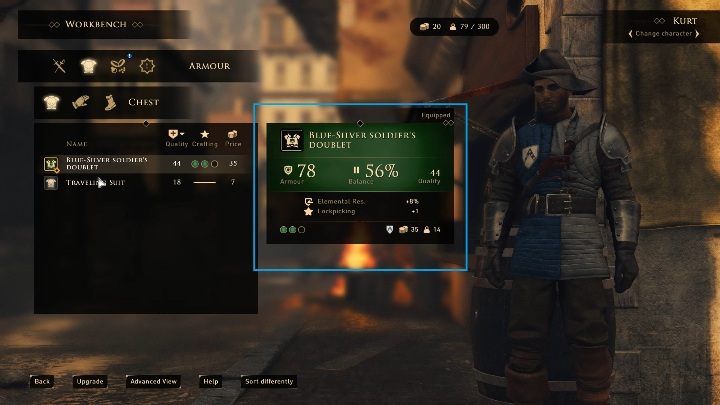Sort the list by Crafting column
Viewport: 720px width, 405px height.
pyautogui.click(x=205, y=138)
